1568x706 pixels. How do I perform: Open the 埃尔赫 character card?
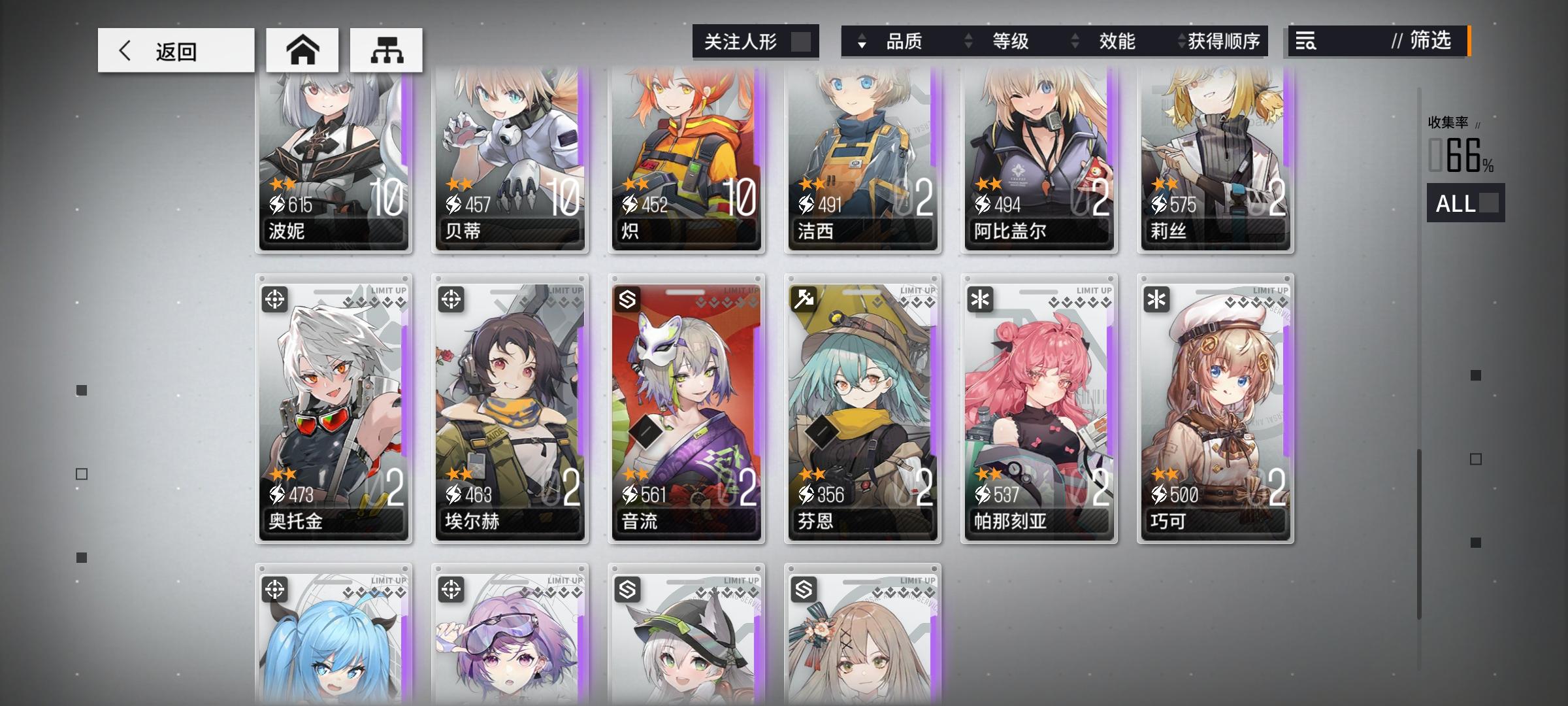click(510, 412)
